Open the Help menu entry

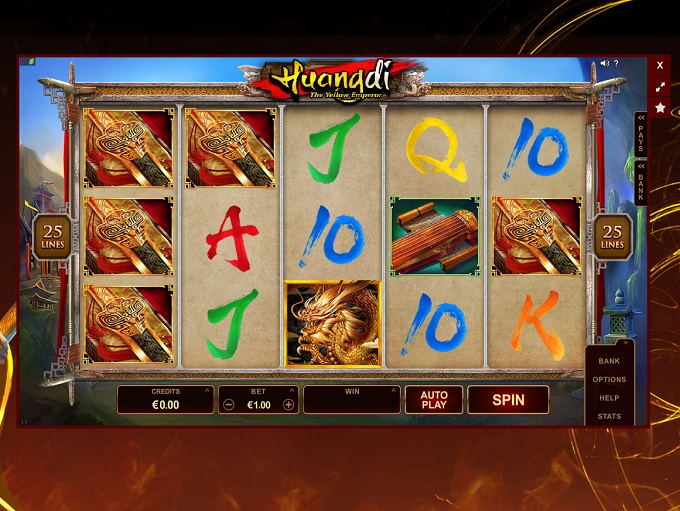(x=609, y=398)
